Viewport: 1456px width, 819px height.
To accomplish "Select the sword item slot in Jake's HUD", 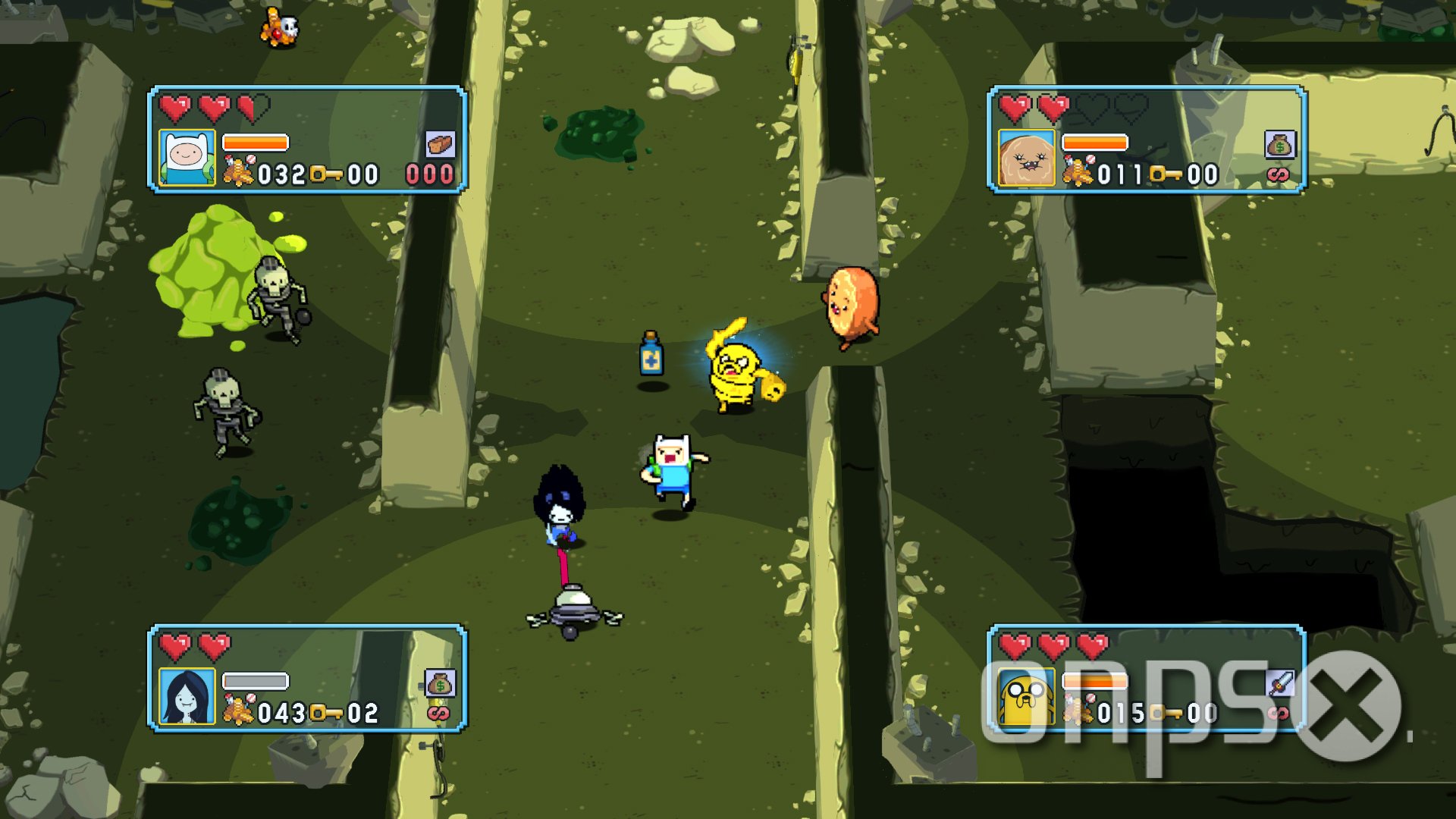I will 1280,681.
